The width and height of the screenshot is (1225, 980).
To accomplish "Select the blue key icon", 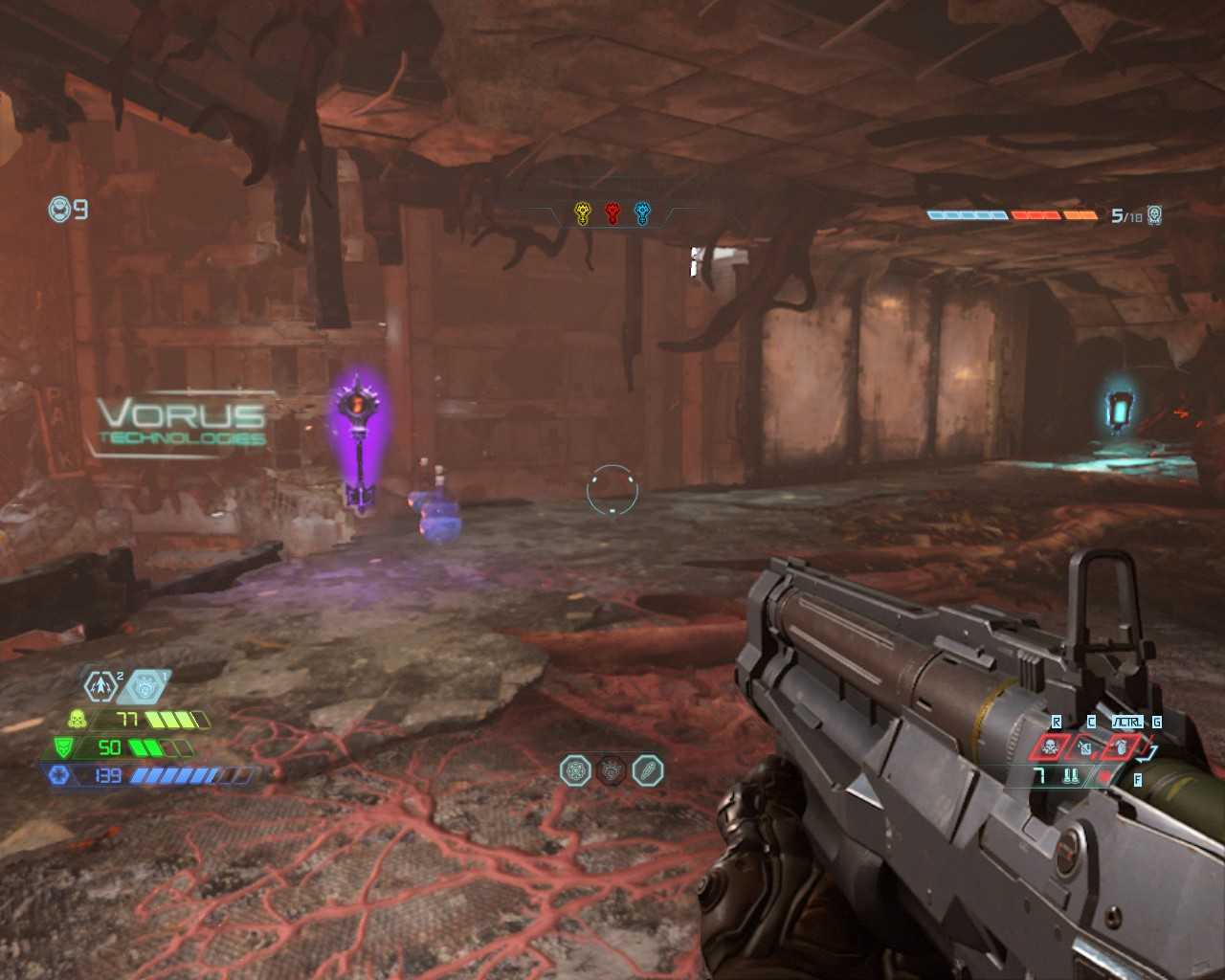I will tap(642, 213).
